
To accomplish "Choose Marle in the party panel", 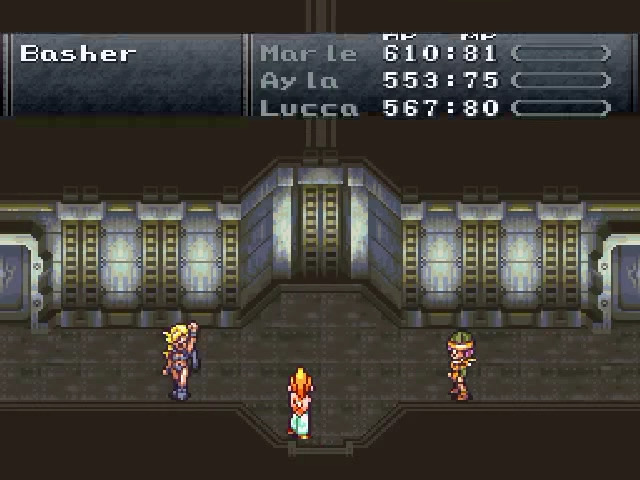I will coord(308,54).
